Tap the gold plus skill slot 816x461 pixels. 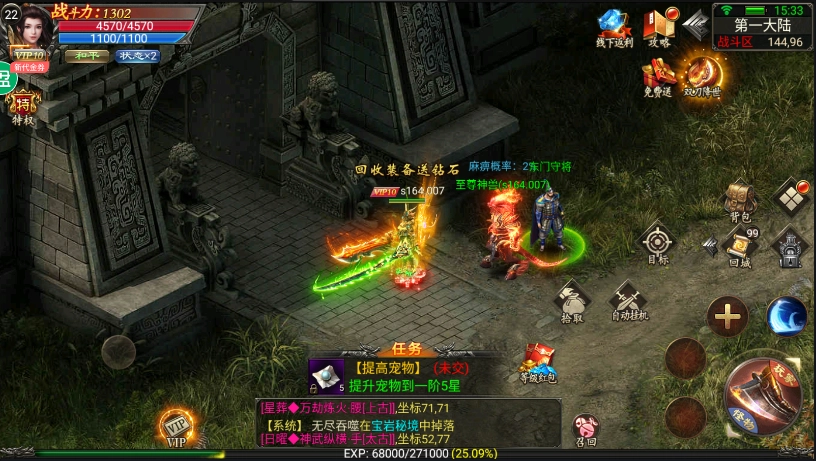pyautogui.click(x=727, y=317)
